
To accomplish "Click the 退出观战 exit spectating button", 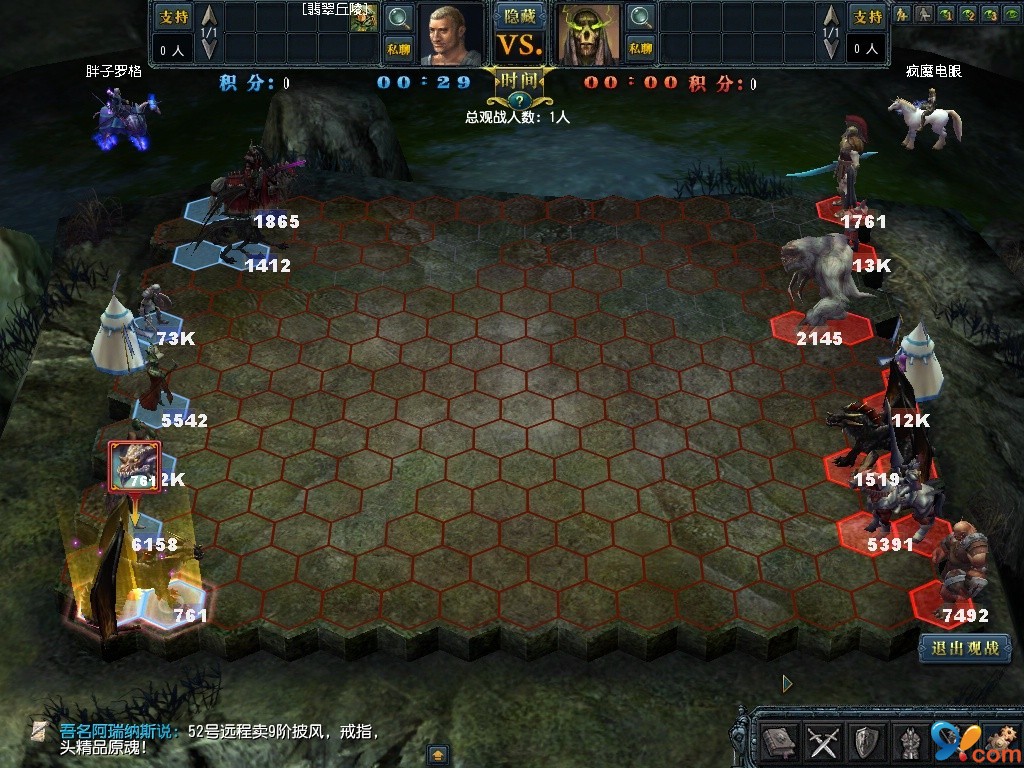I will (x=965, y=648).
